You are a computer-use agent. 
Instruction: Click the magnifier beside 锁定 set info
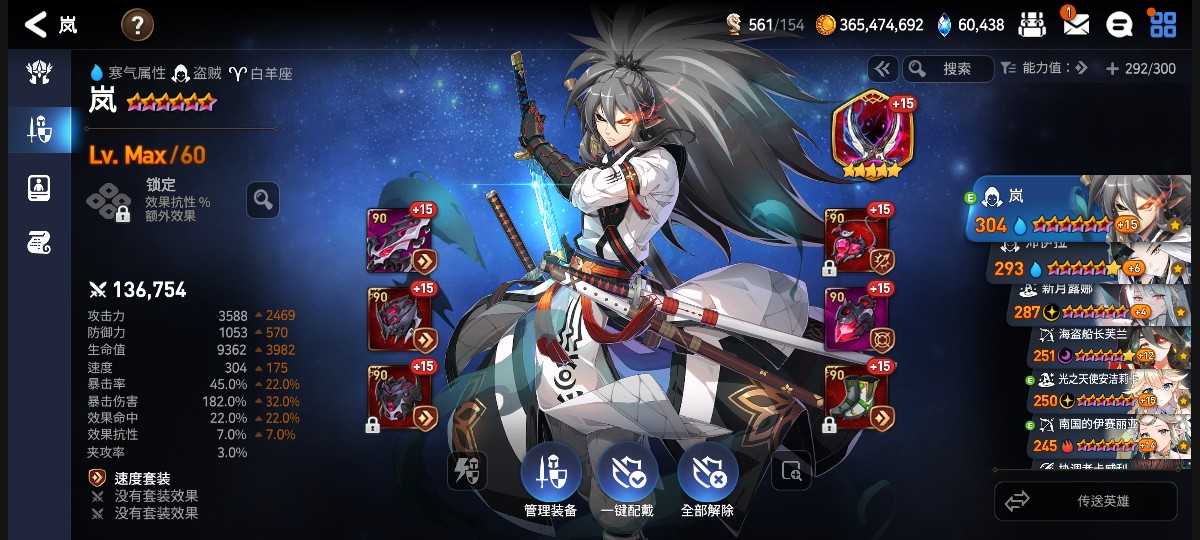point(263,200)
